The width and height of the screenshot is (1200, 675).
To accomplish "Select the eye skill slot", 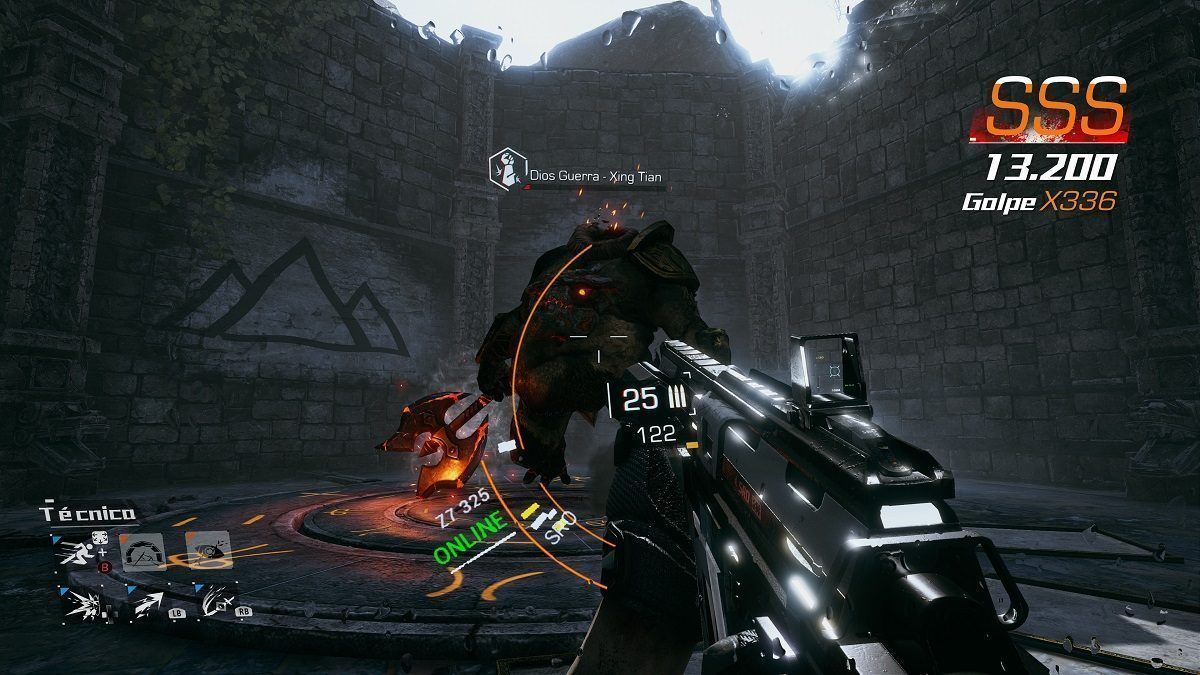I will [207, 551].
